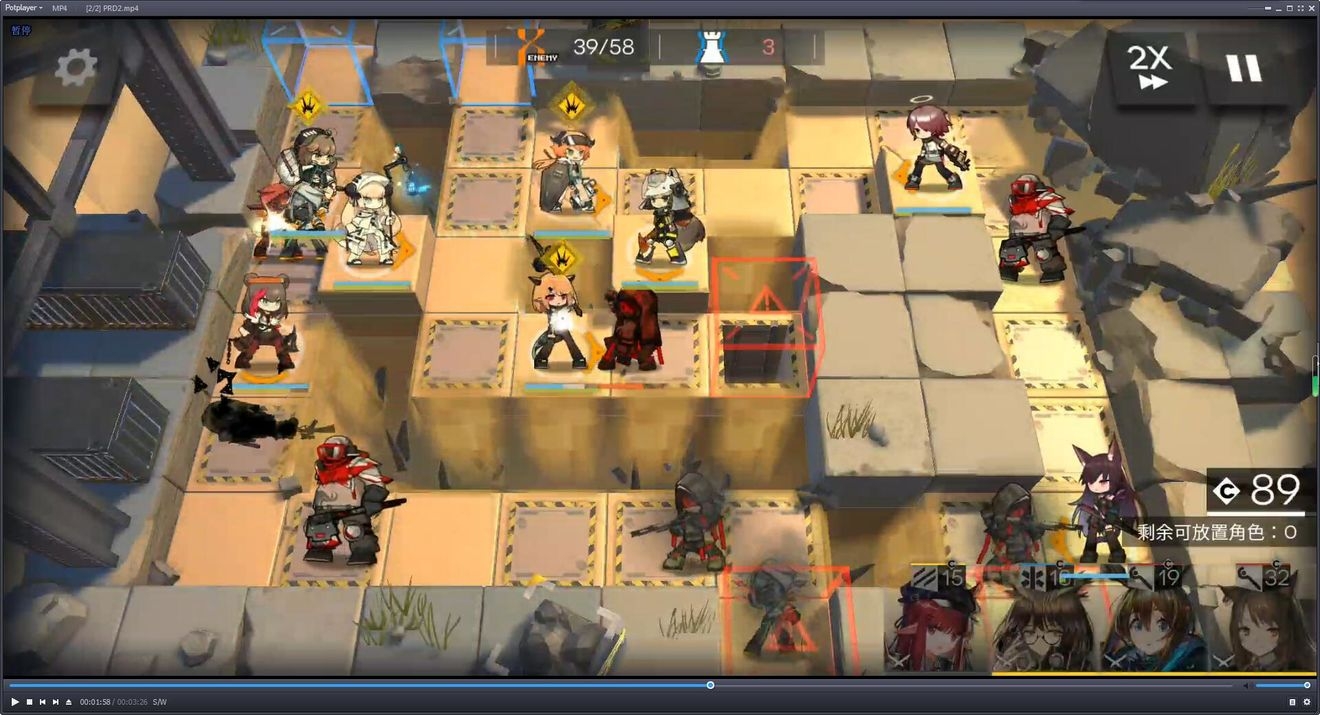The width and height of the screenshot is (1320, 715).
Task: Open the gear settings menu
Action: [76, 67]
